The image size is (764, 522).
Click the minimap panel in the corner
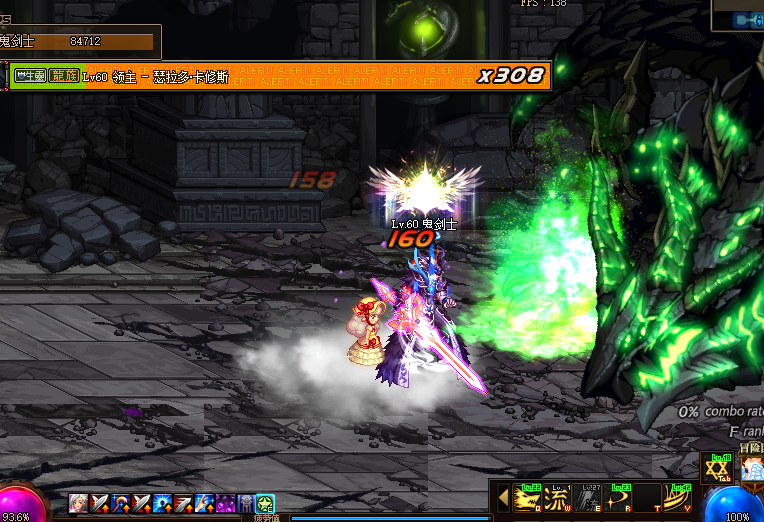(738, 15)
